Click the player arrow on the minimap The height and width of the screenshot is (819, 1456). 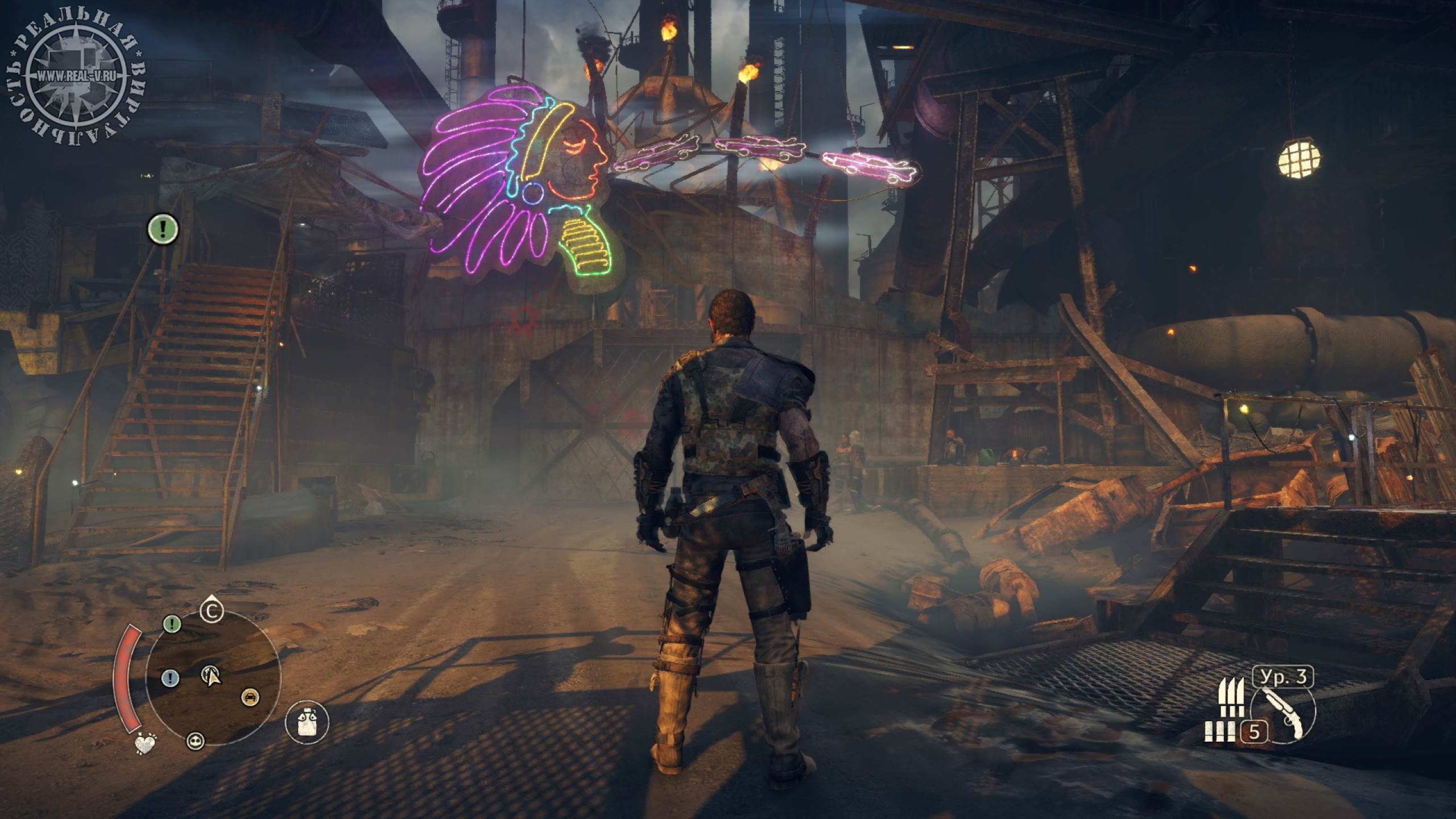coord(212,676)
